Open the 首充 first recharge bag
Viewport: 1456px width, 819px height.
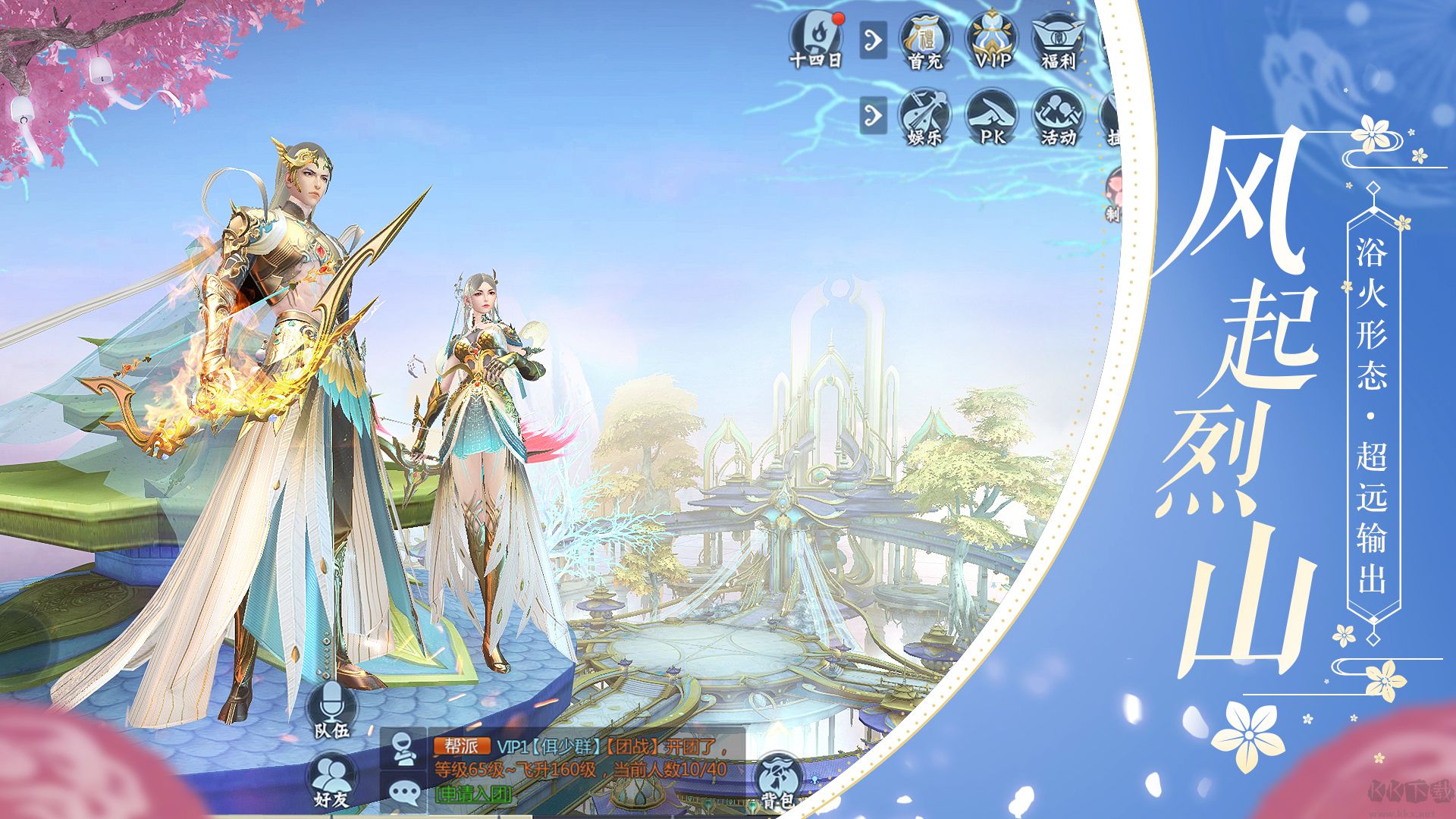(x=925, y=41)
